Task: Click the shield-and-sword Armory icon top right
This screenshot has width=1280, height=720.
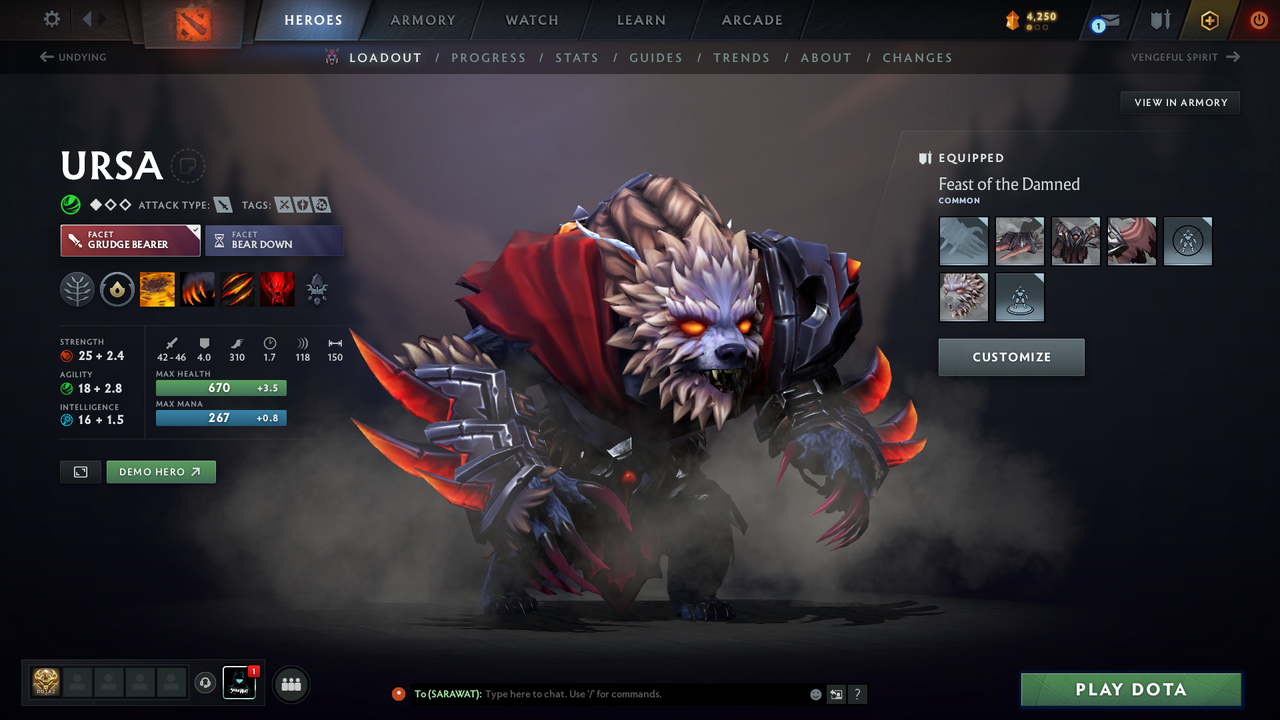Action: (1160, 19)
